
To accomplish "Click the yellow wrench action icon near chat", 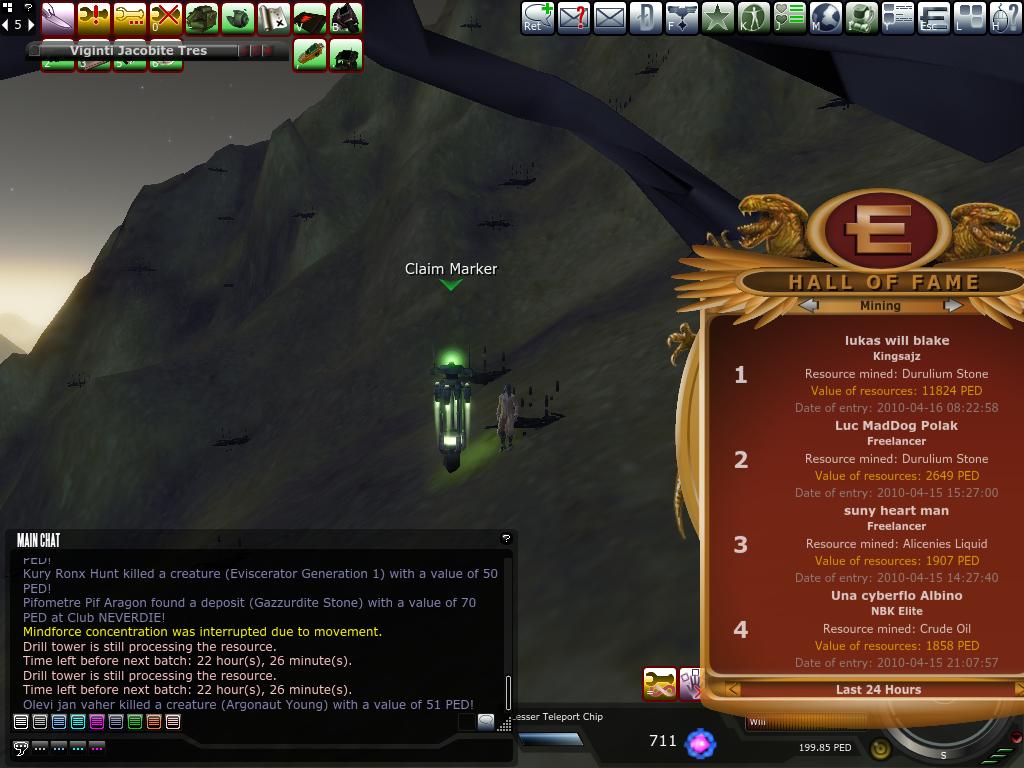I will (x=660, y=684).
